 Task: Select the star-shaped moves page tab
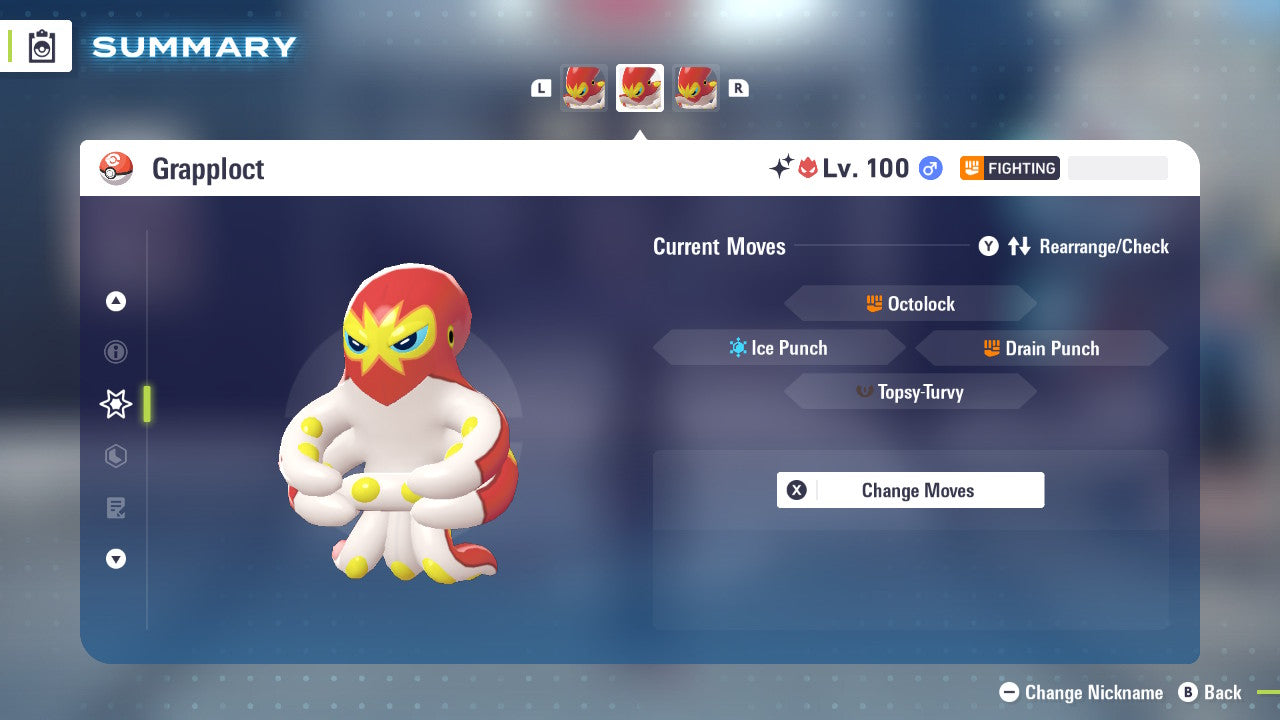click(116, 404)
